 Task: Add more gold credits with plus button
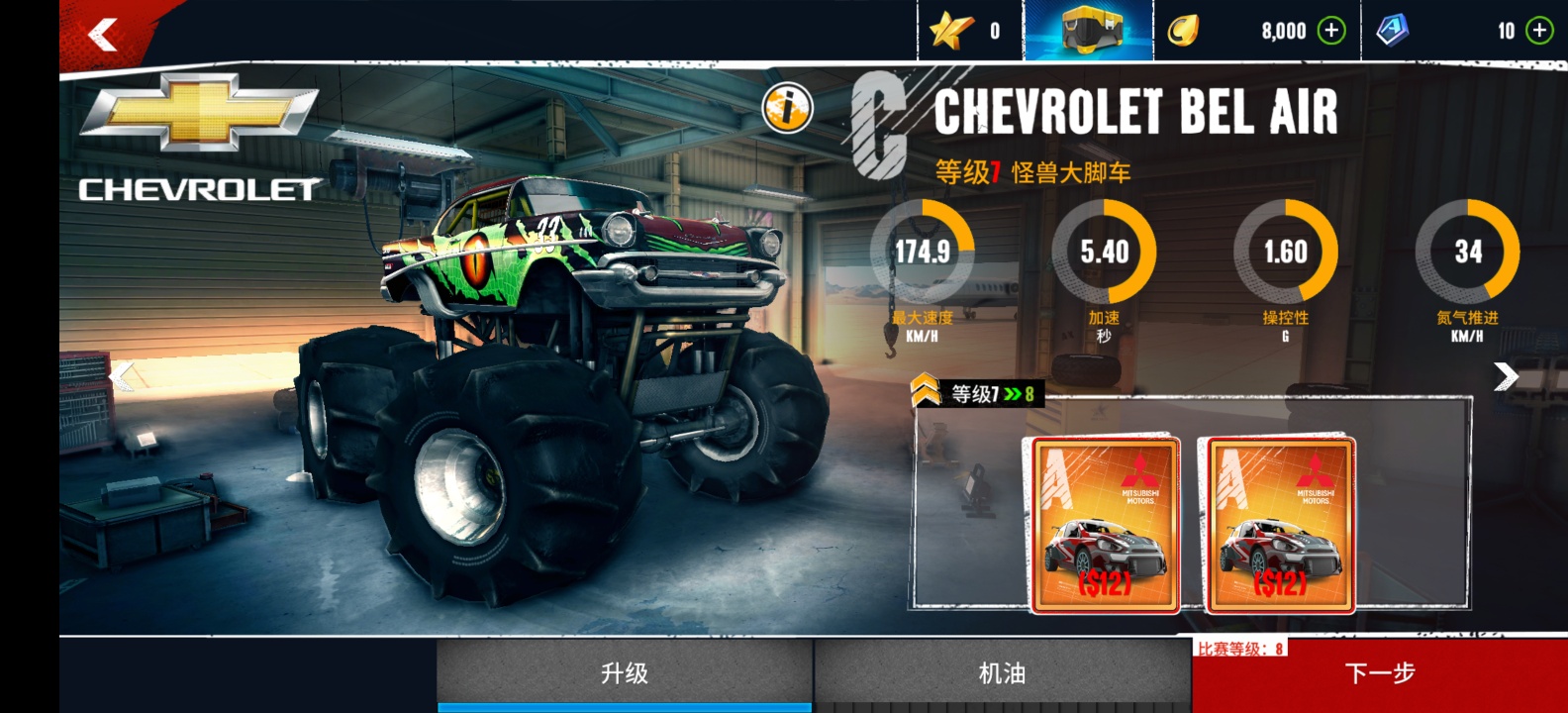coord(1332,31)
